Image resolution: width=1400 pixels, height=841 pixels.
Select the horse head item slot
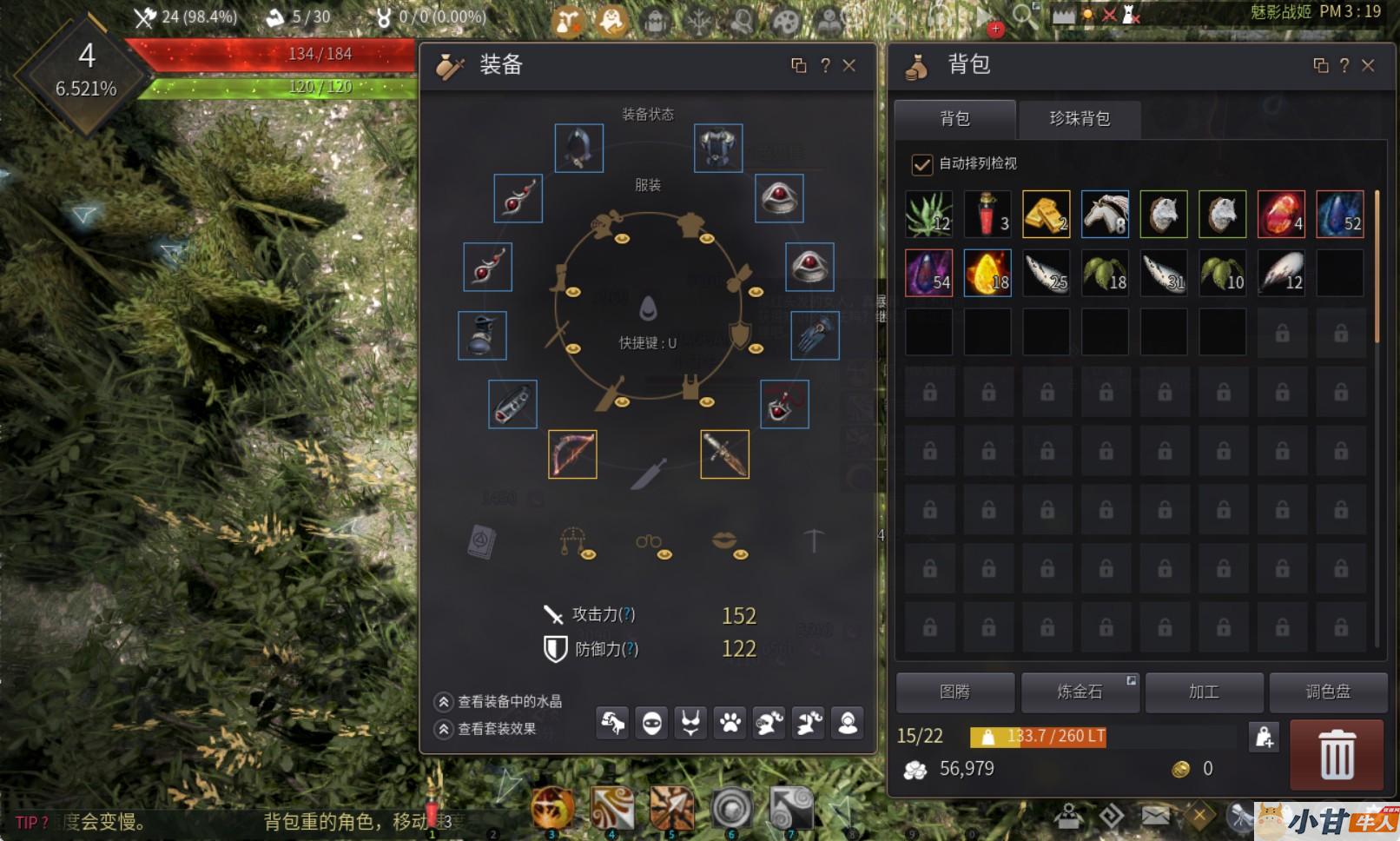[1105, 214]
